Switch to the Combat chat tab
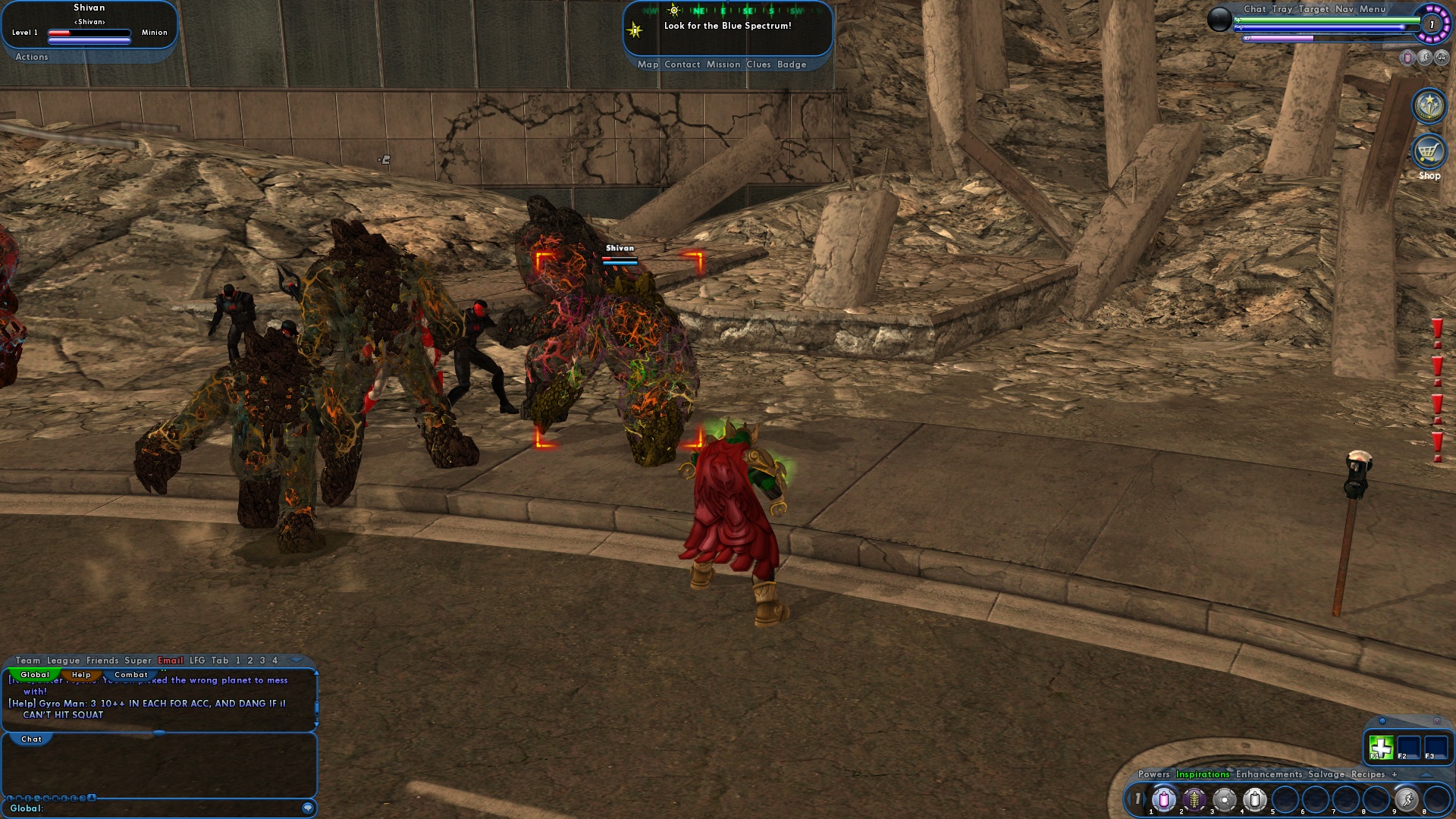The height and width of the screenshot is (819, 1456). tap(130, 673)
